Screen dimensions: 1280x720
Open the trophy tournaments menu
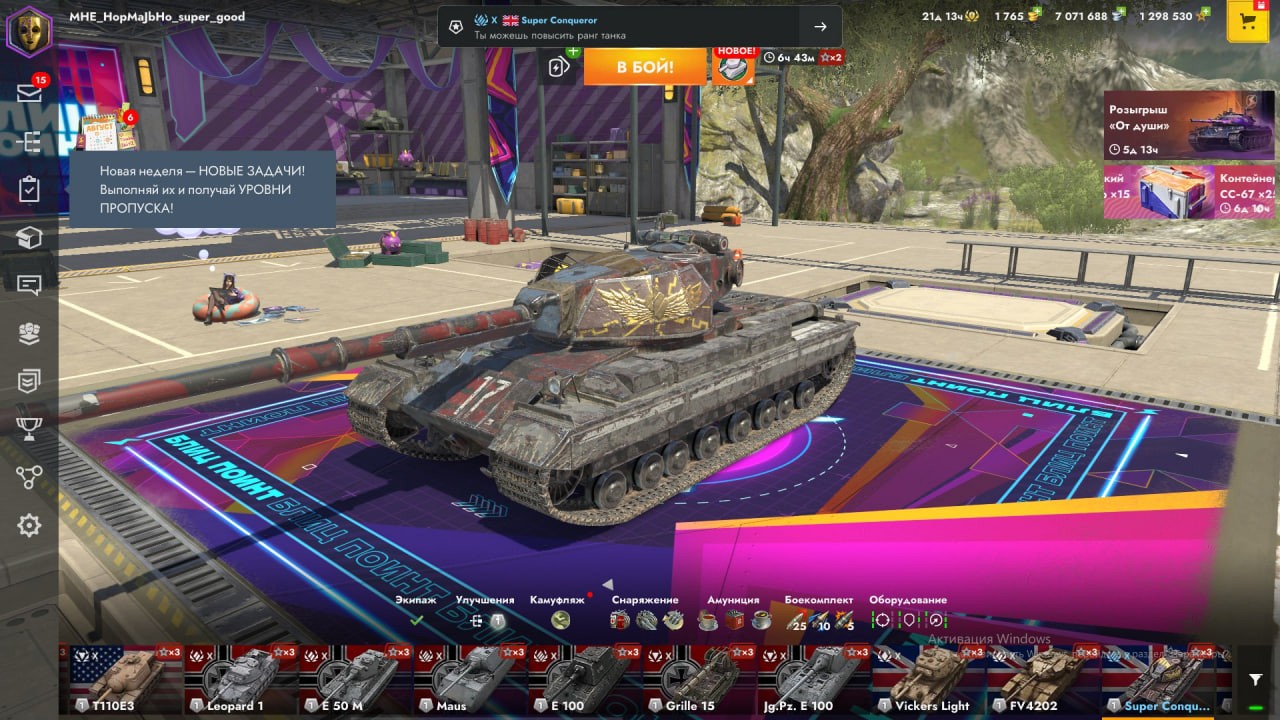pyautogui.click(x=29, y=428)
